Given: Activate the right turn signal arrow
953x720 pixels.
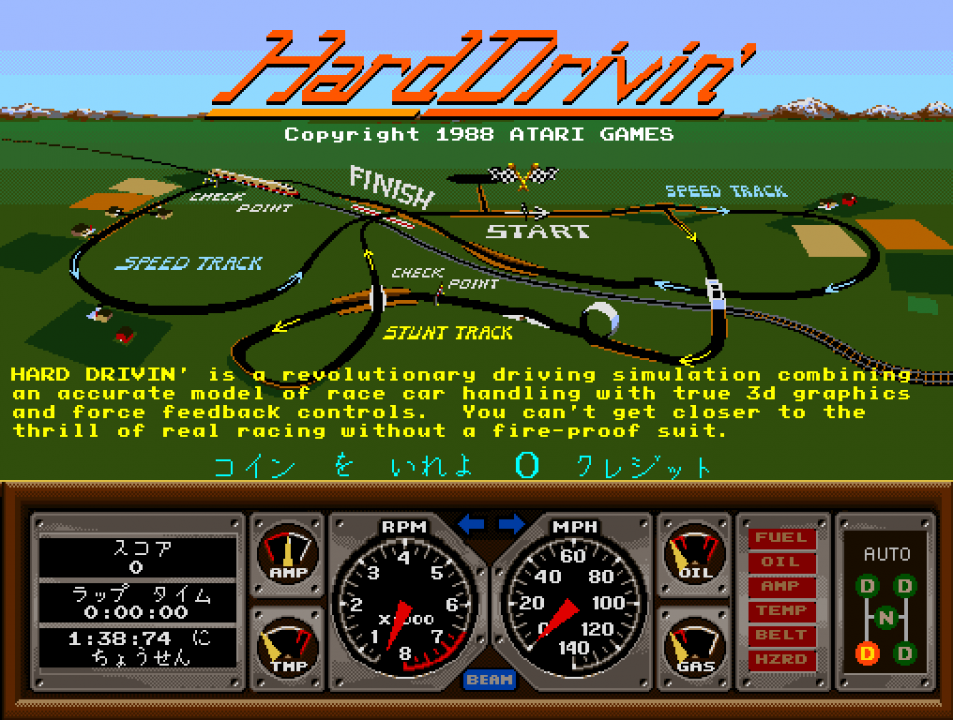Looking at the screenshot, I should 511,524.
